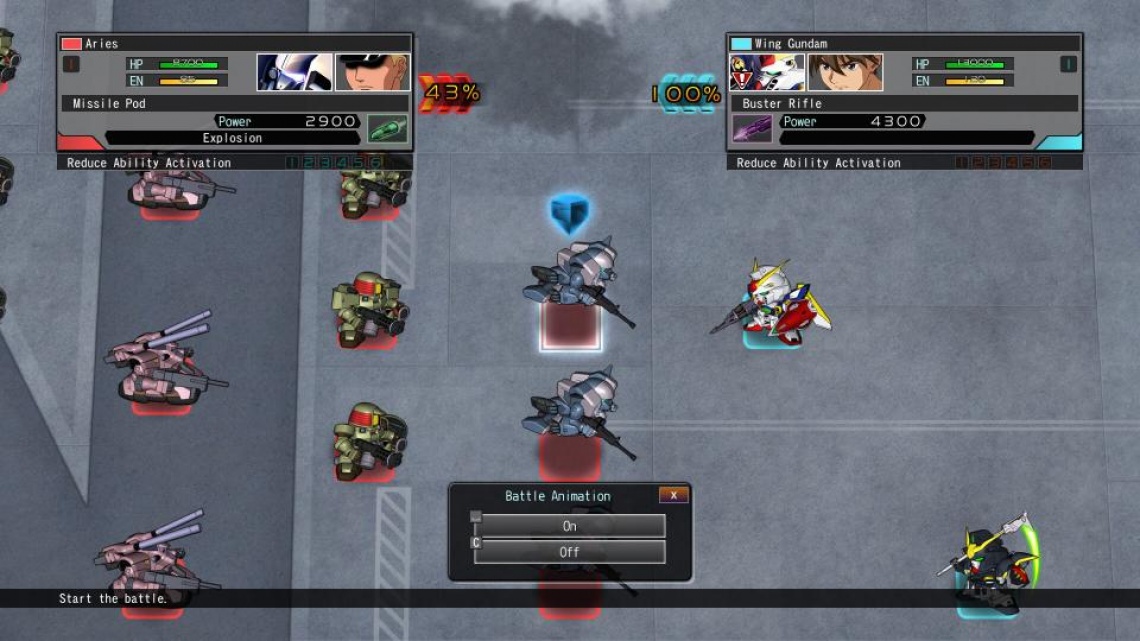Select the Missile Pod weapon row

point(234,103)
